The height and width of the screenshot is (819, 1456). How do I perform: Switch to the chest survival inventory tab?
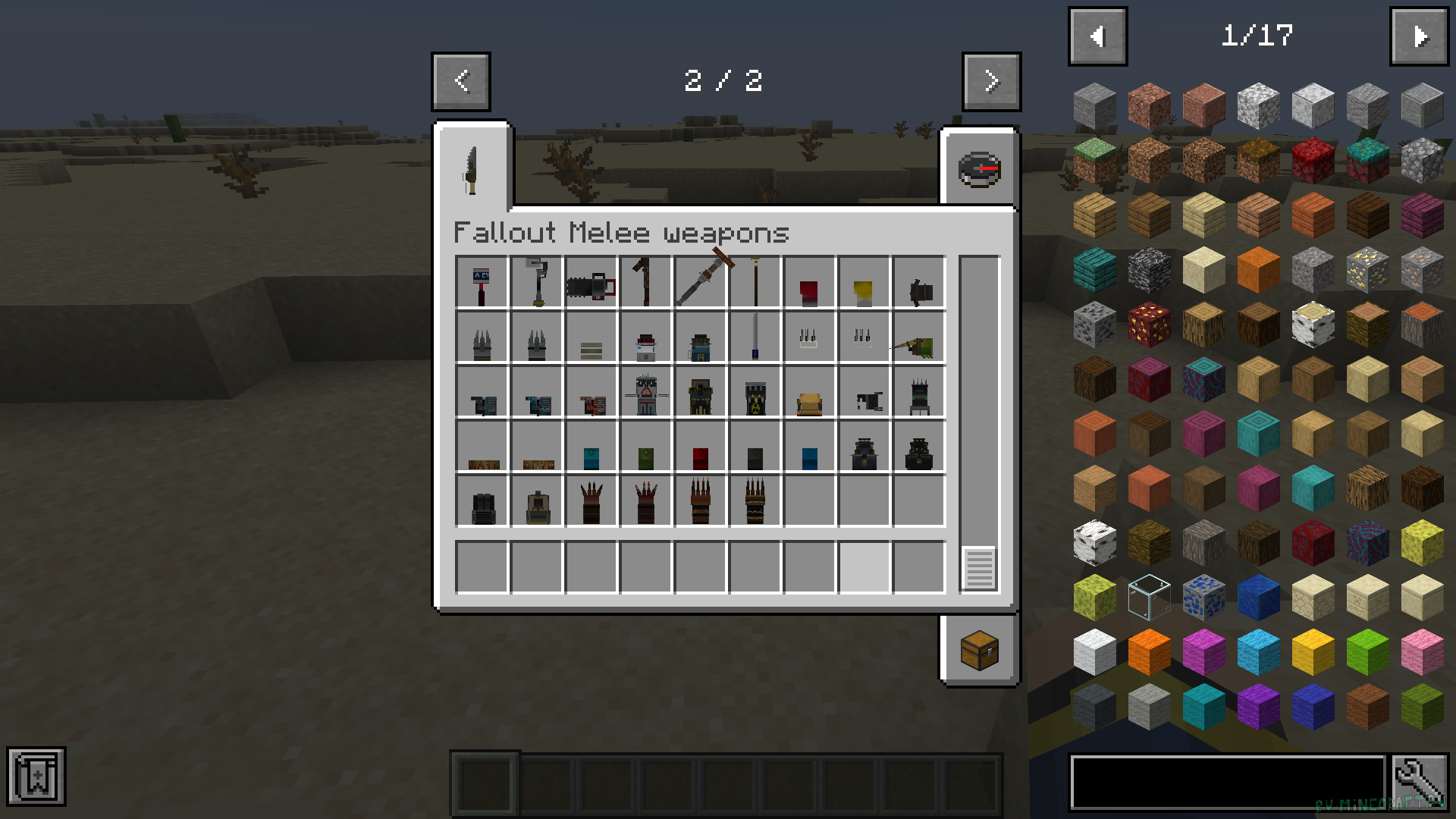[979, 650]
